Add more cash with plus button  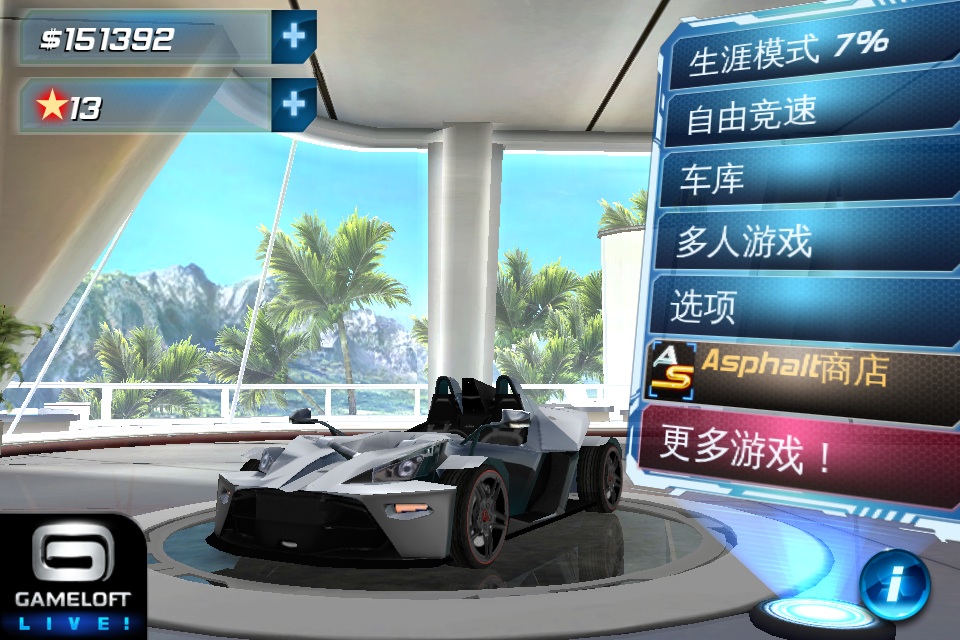[294, 38]
